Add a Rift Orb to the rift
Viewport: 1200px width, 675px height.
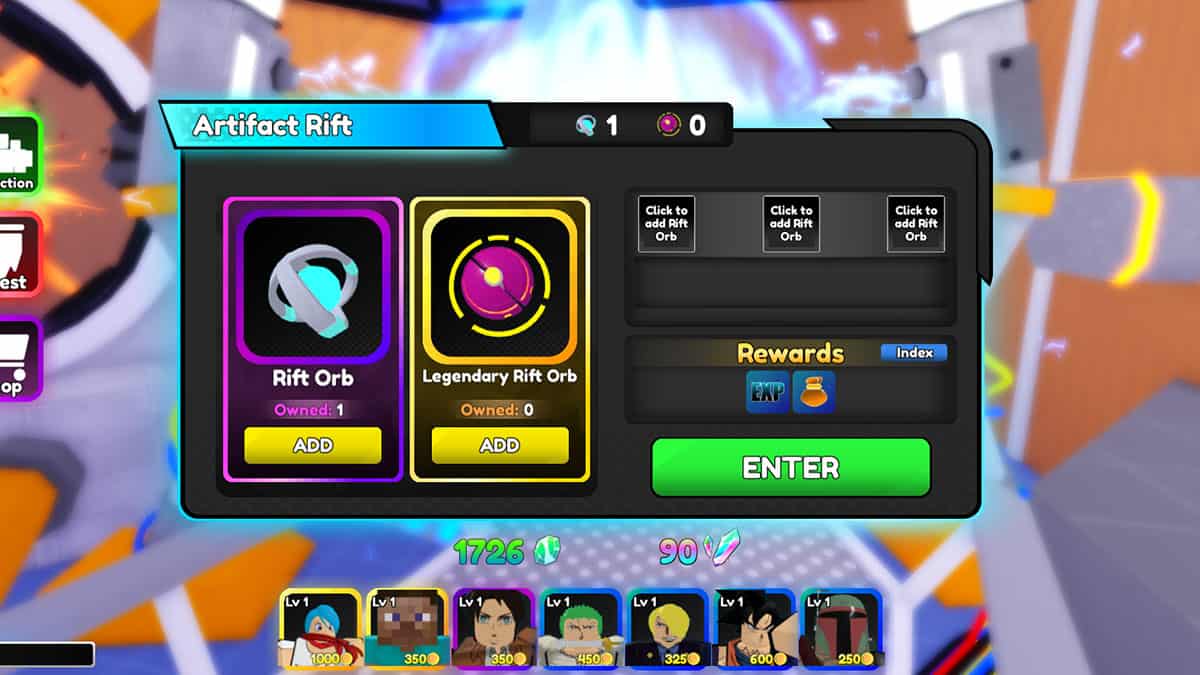[x=312, y=446]
